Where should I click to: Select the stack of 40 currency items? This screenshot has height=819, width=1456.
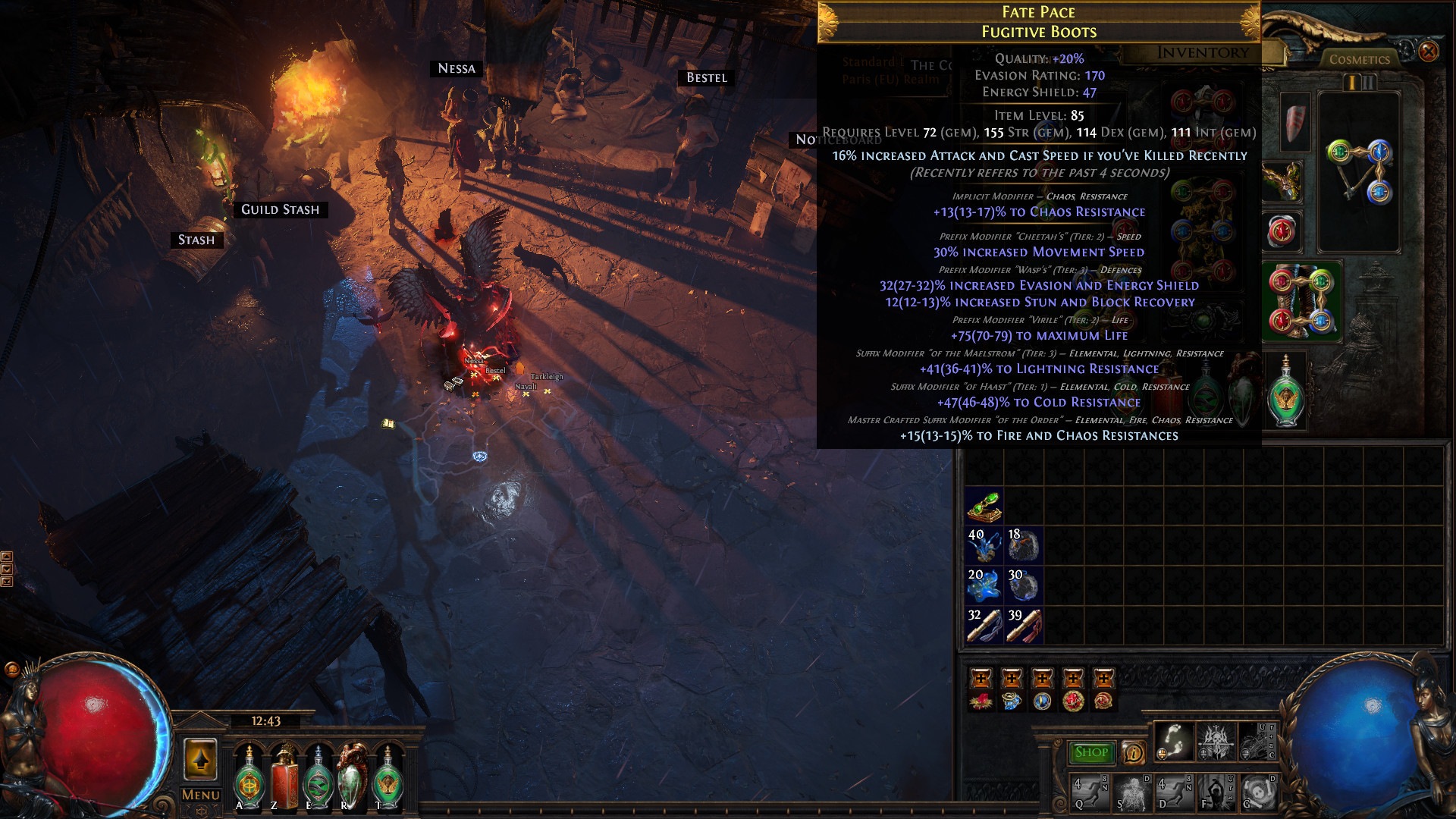click(984, 545)
